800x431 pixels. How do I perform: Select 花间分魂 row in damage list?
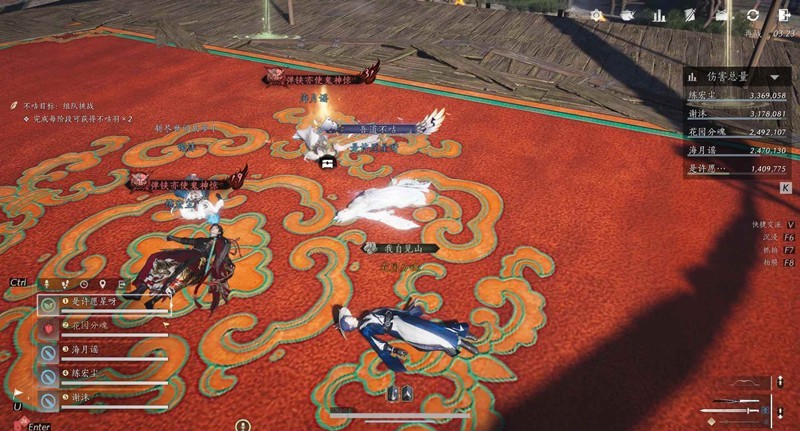point(737,132)
